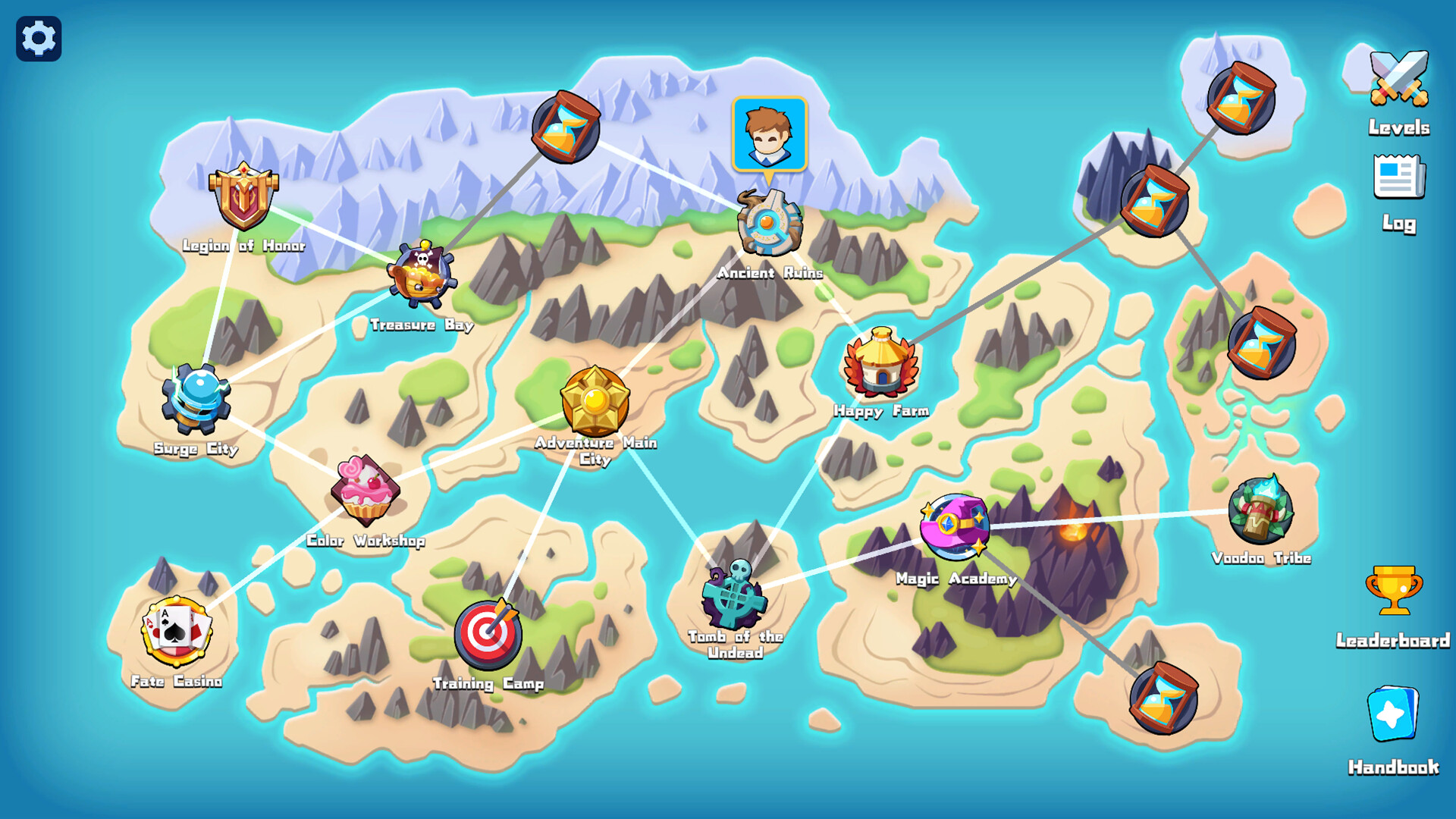Select the Adventure Main City golden medal icon
Viewport: 1456px width, 819px height.
(594, 402)
